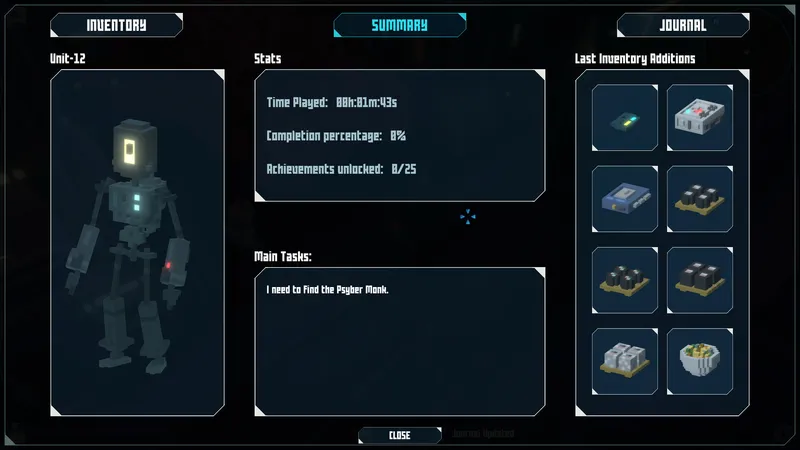Open the Inventory tab
This screenshot has width=800, height=450.
point(116,25)
